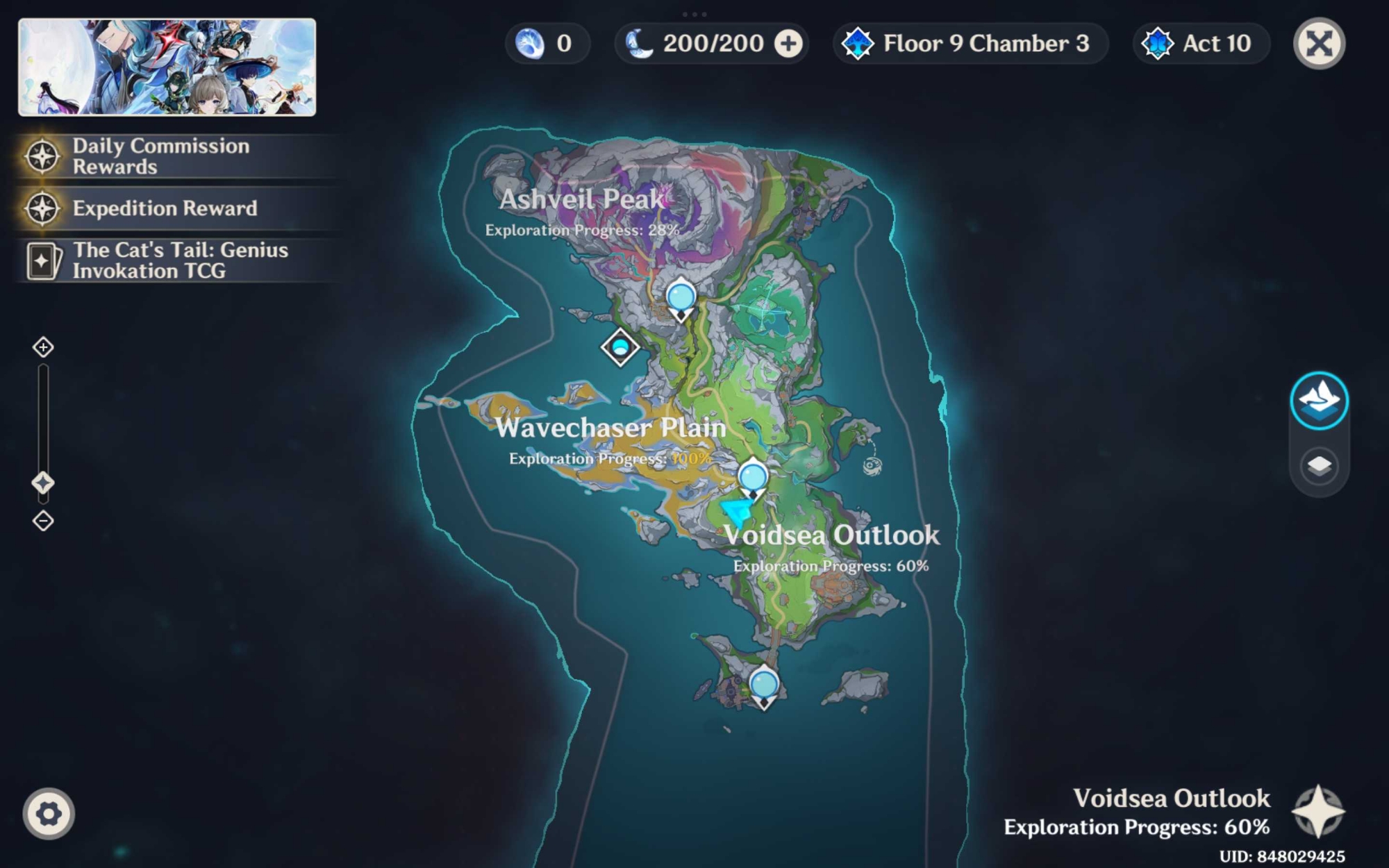
Task: Click the map zoom slider handle
Action: pyautogui.click(x=43, y=483)
